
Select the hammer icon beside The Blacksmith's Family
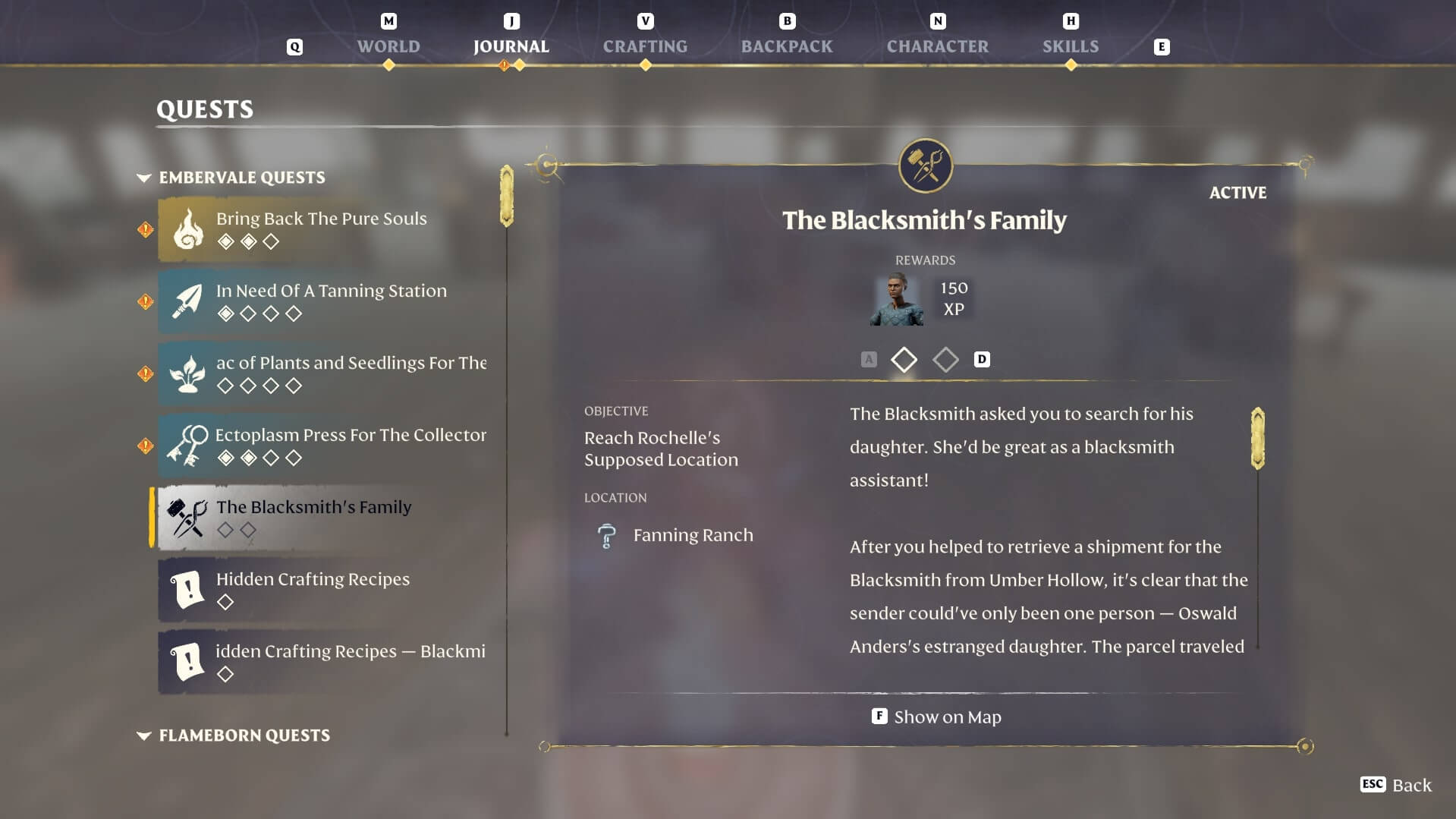coord(187,517)
